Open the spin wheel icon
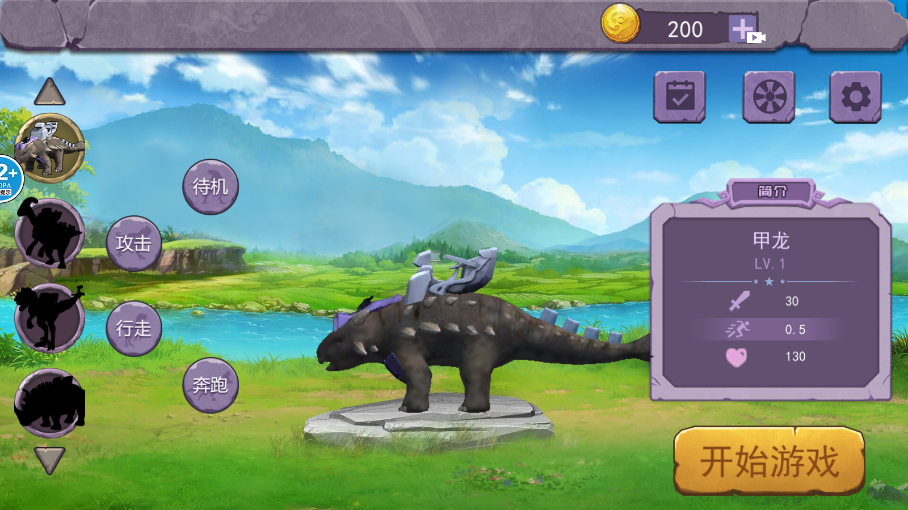The width and height of the screenshot is (908, 510). [768, 97]
